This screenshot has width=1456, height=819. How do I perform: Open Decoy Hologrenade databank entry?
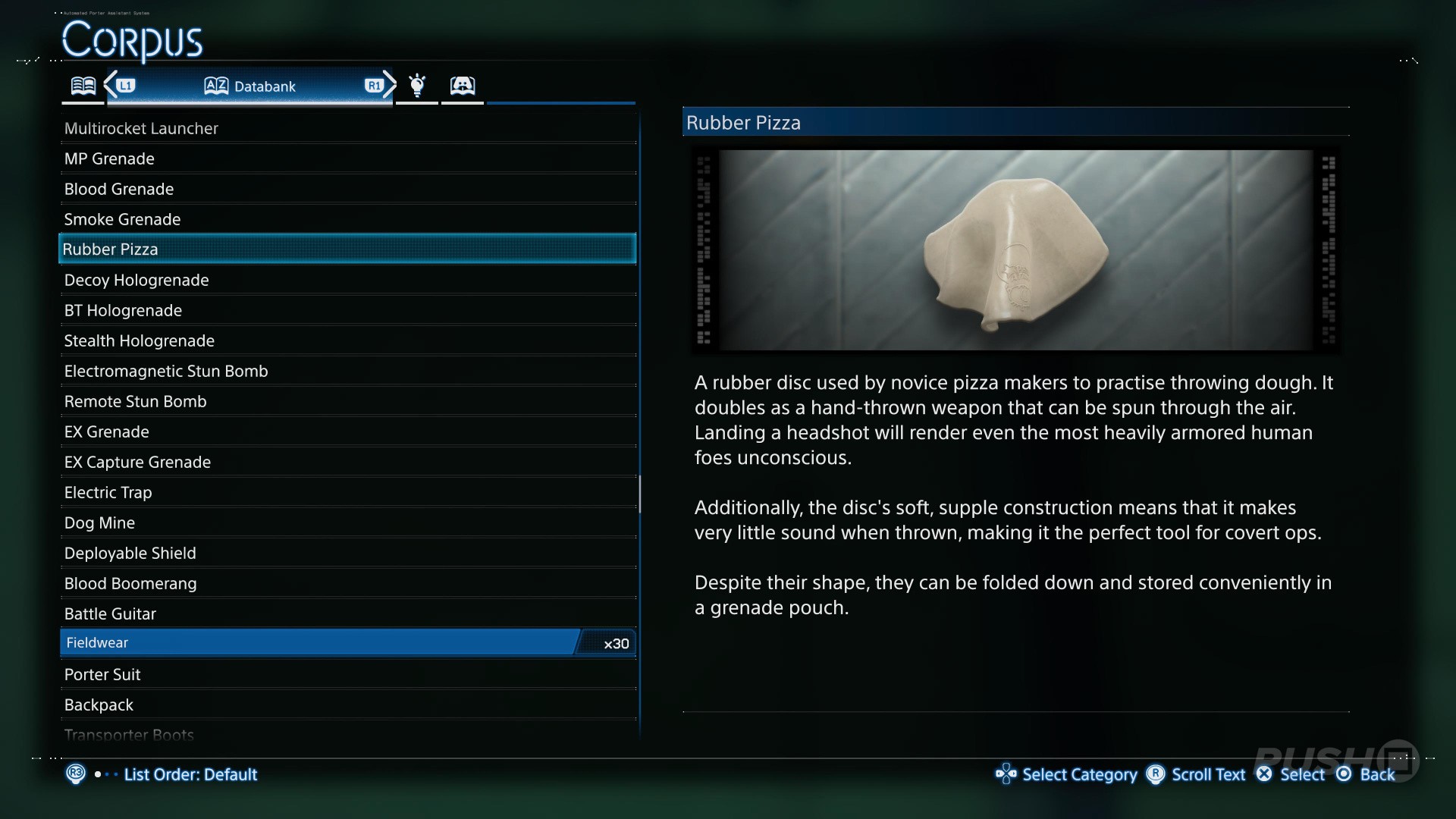[136, 280]
